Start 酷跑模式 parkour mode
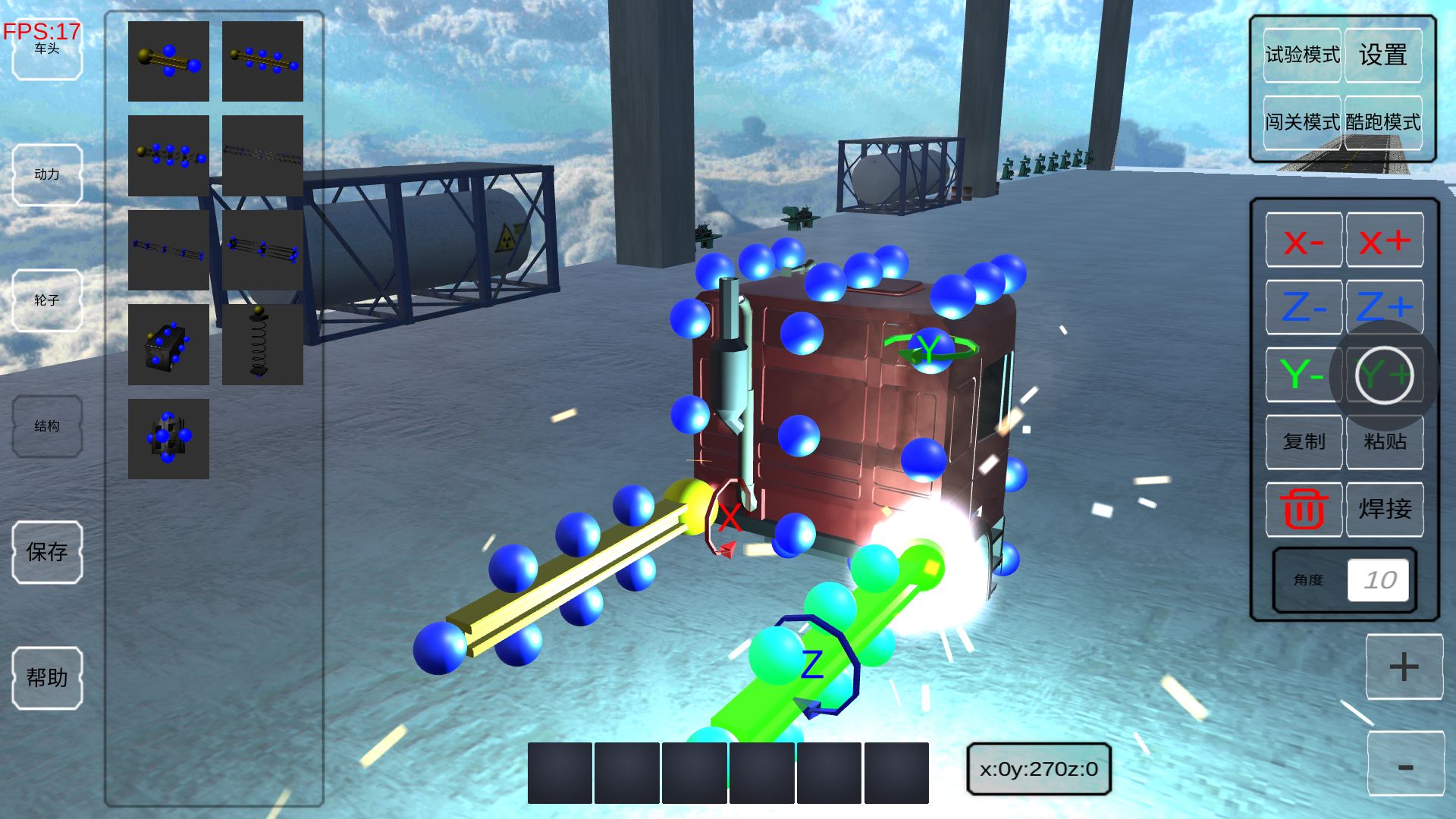Image resolution: width=1456 pixels, height=819 pixels. (x=1382, y=122)
